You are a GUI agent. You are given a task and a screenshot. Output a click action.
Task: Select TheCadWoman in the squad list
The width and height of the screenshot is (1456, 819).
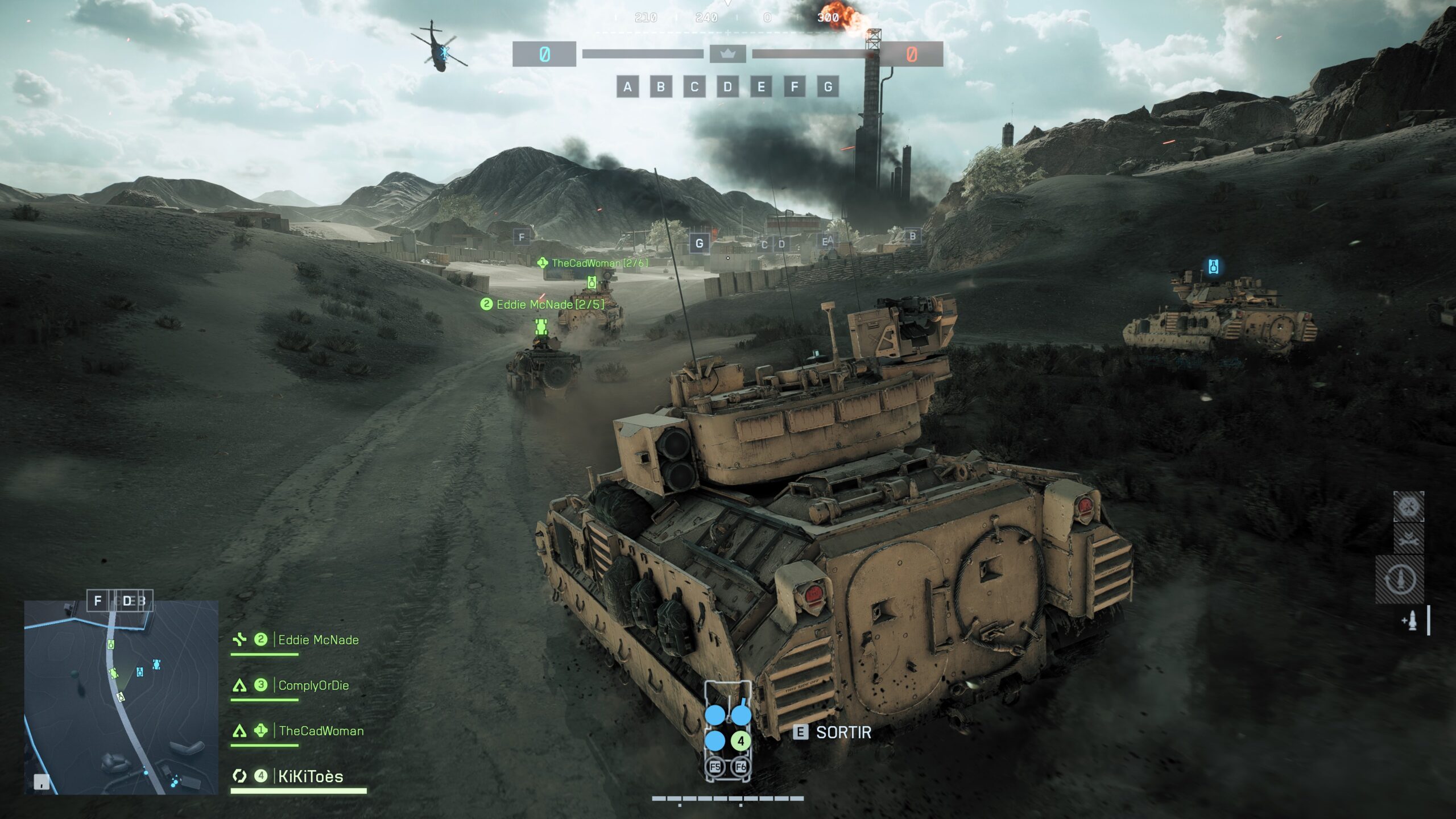[x=321, y=731]
